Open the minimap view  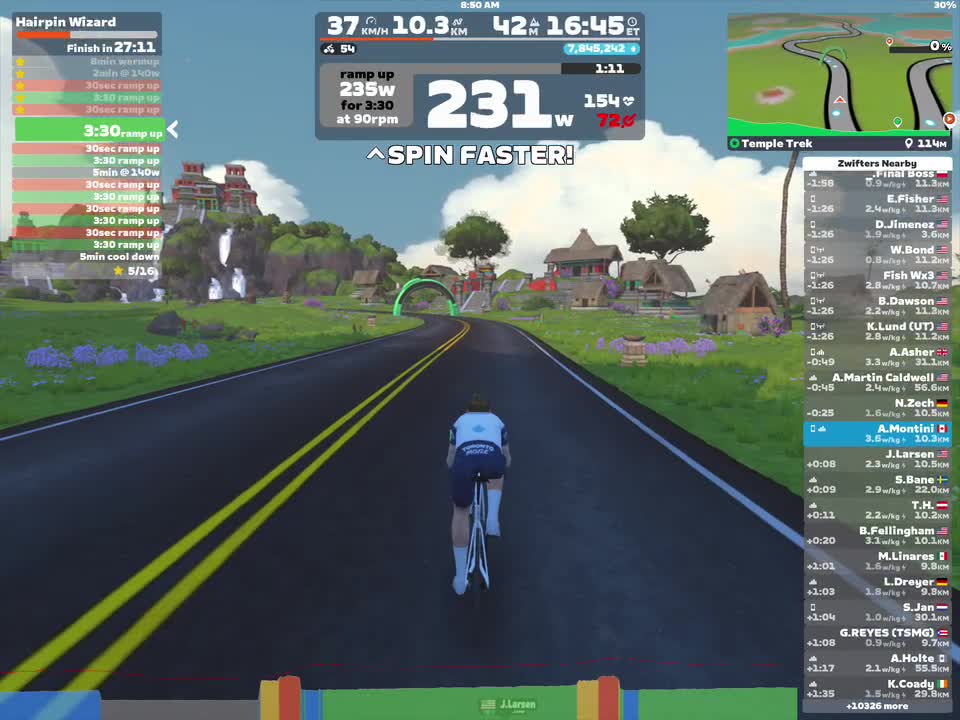coord(839,73)
